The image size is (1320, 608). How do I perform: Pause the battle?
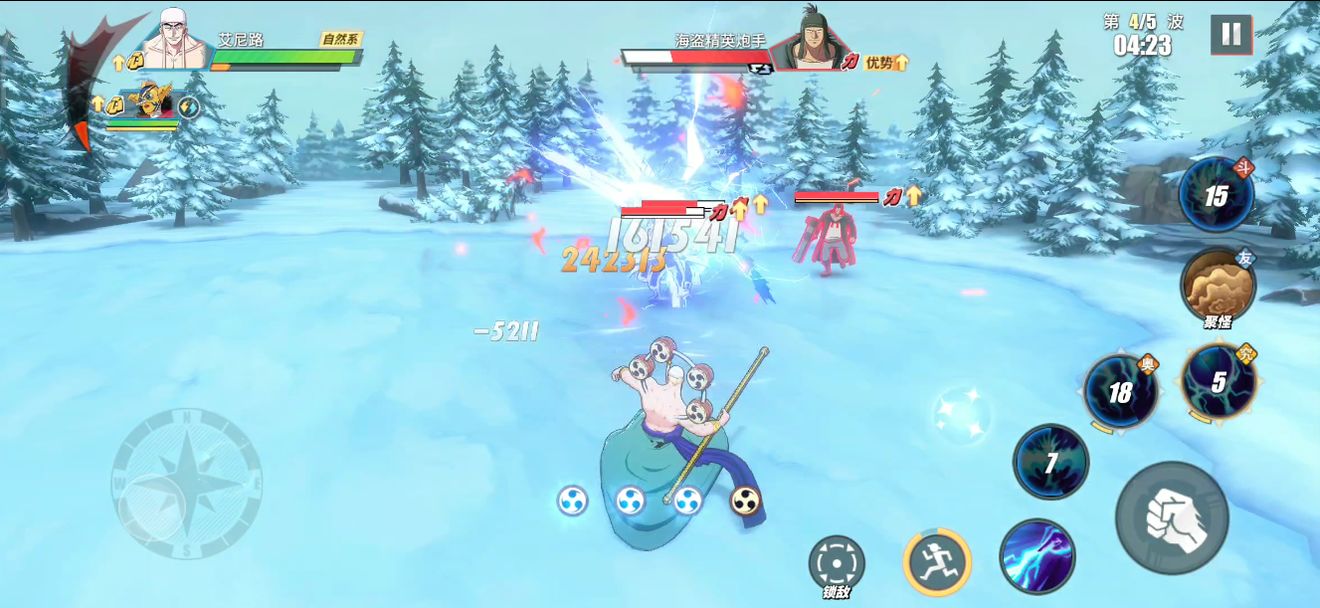(x=1231, y=35)
